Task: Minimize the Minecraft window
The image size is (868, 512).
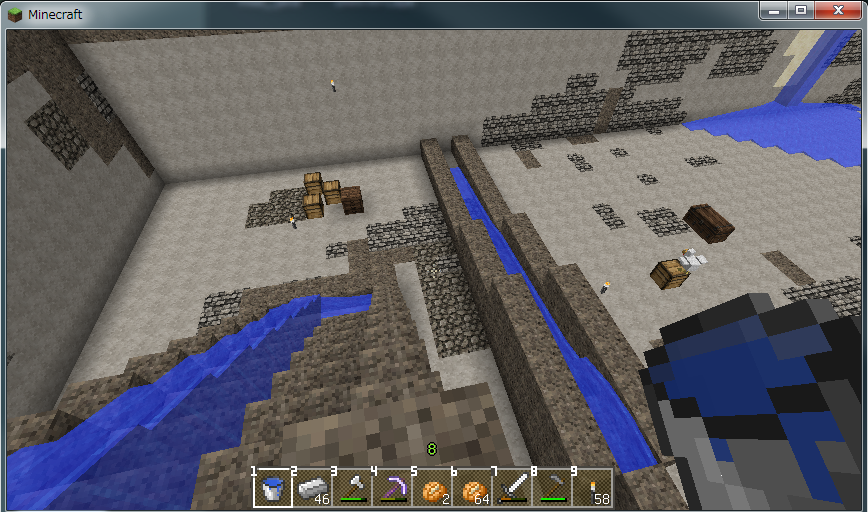Action: [x=773, y=10]
